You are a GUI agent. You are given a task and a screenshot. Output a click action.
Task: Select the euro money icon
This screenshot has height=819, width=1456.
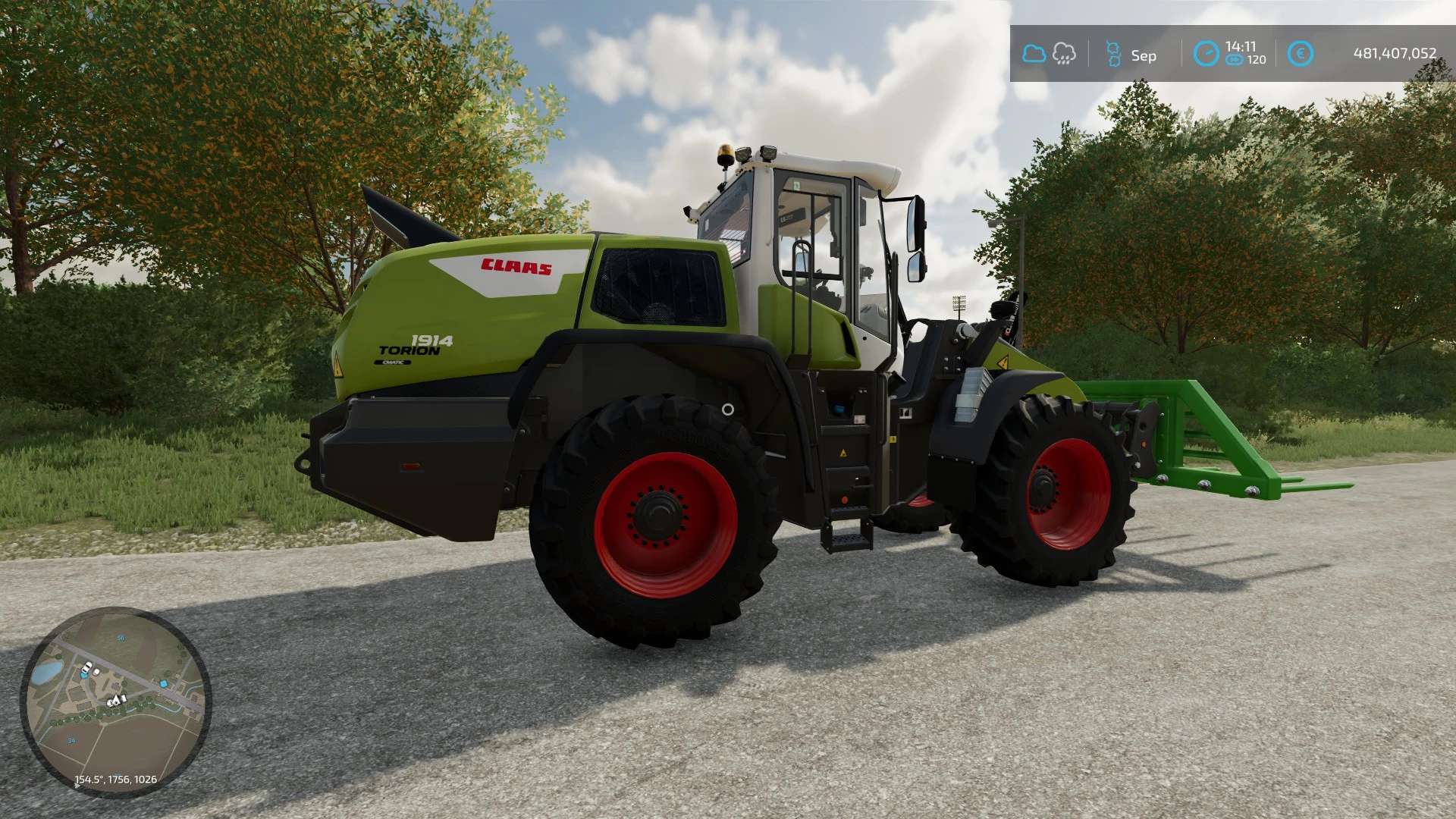click(1301, 54)
